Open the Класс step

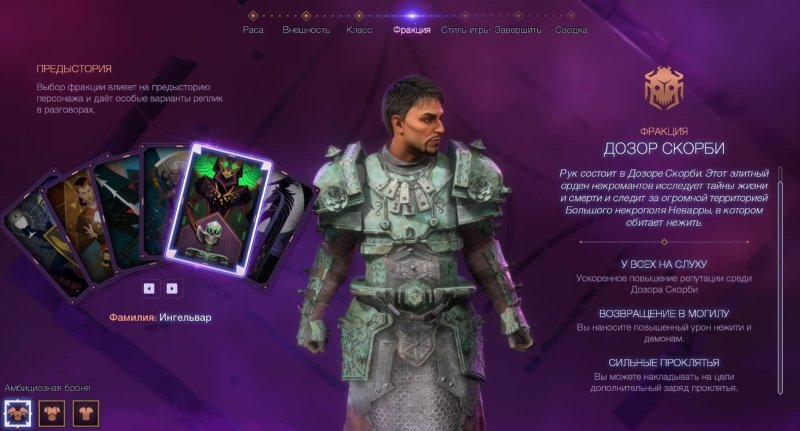coord(359,29)
